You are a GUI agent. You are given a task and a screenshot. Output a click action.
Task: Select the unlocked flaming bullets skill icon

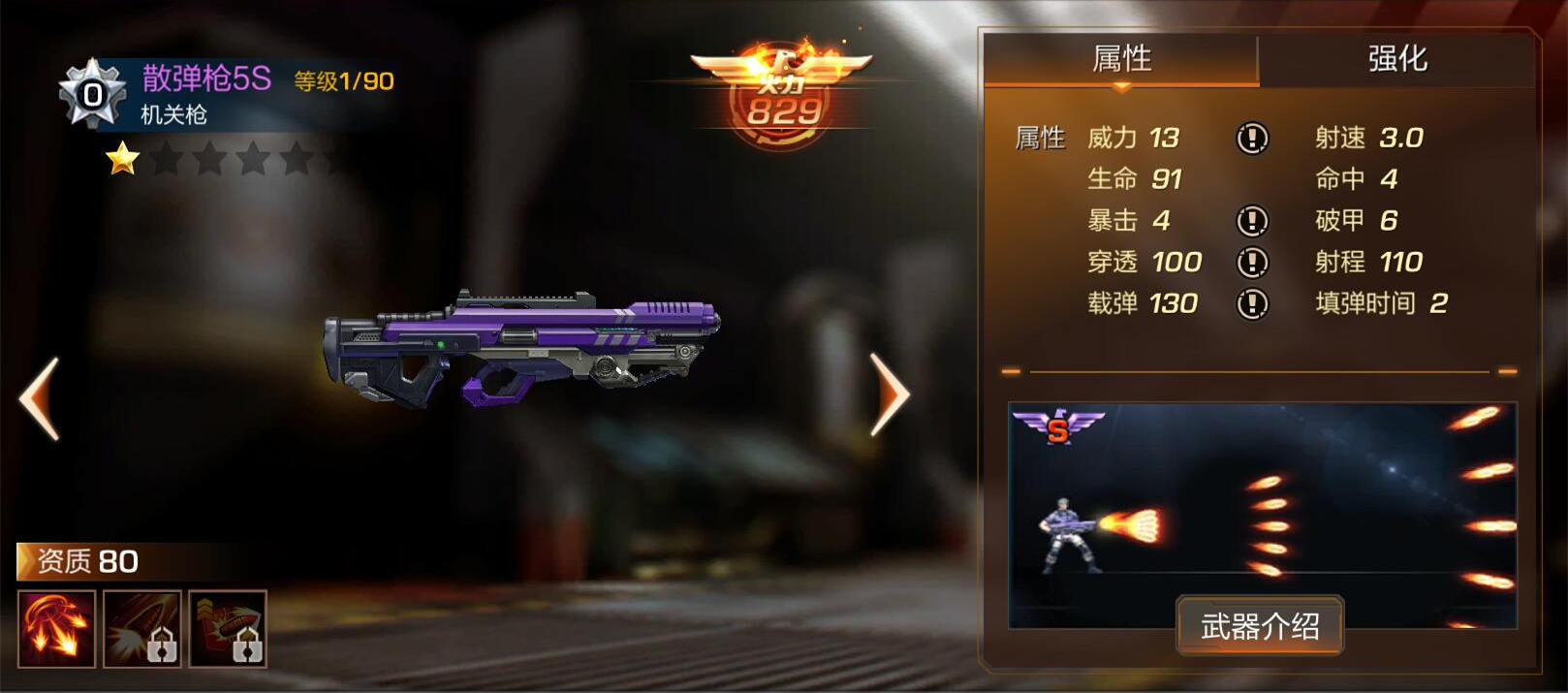tap(56, 629)
